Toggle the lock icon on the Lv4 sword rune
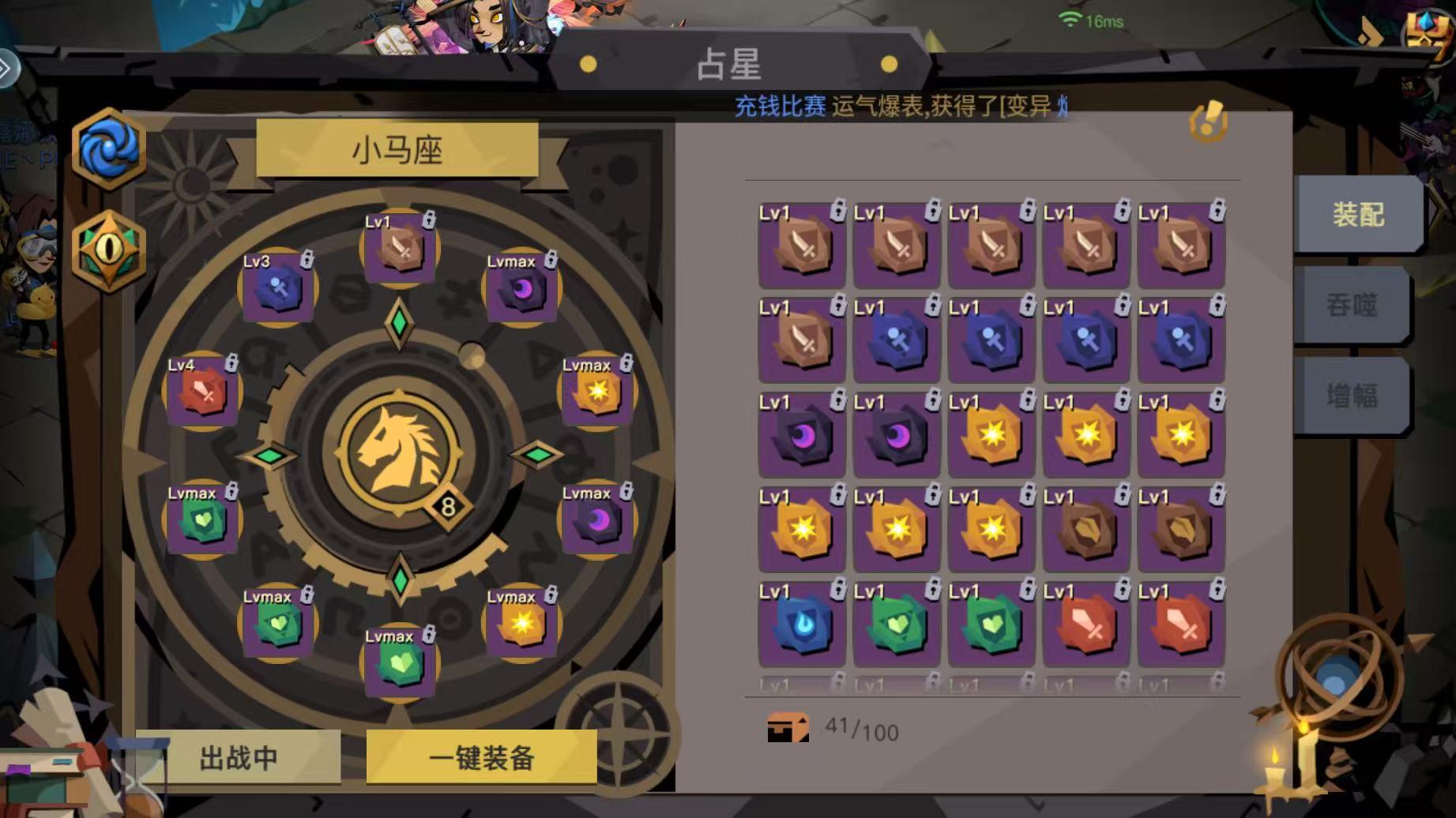This screenshot has width=1456, height=818. click(x=232, y=363)
